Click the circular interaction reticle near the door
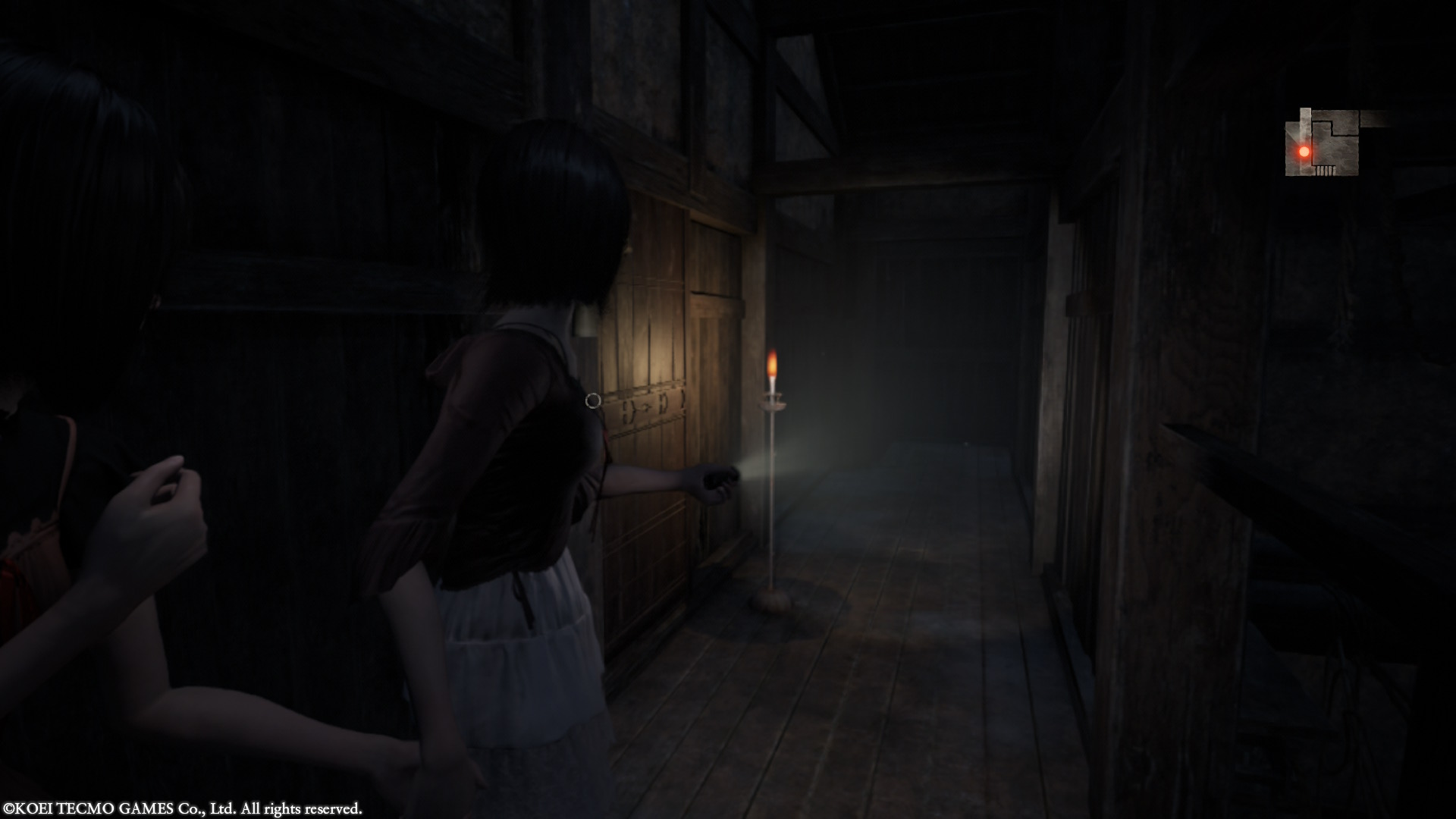The height and width of the screenshot is (819, 1456). [594, 402]
